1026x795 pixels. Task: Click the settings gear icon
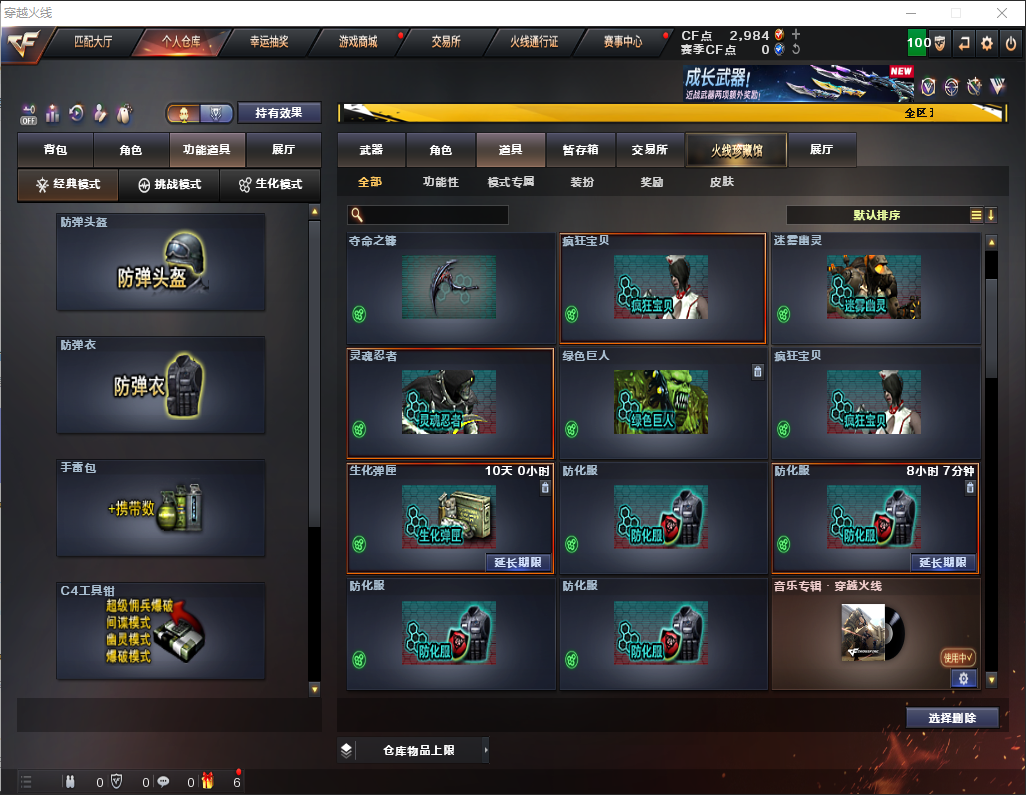tap(987, 43)
